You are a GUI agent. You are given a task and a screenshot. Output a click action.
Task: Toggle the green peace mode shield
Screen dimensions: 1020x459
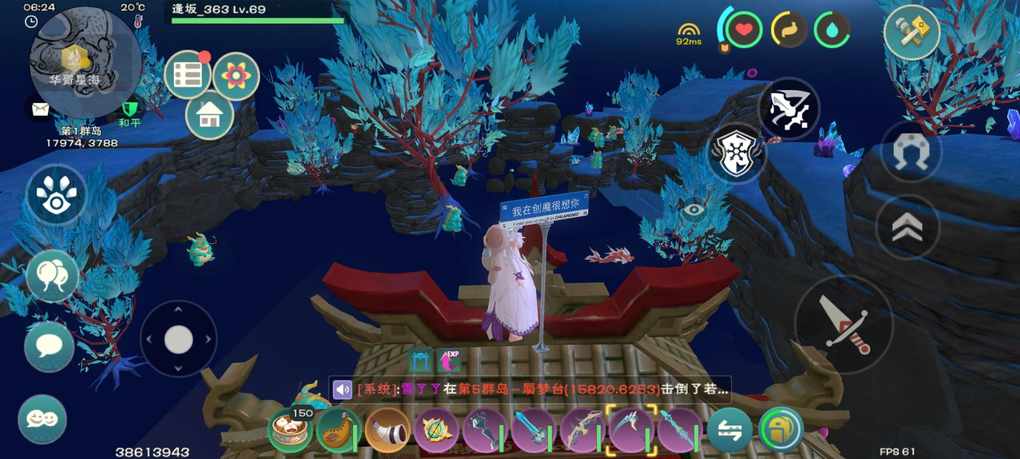click(x=129, y=109)
